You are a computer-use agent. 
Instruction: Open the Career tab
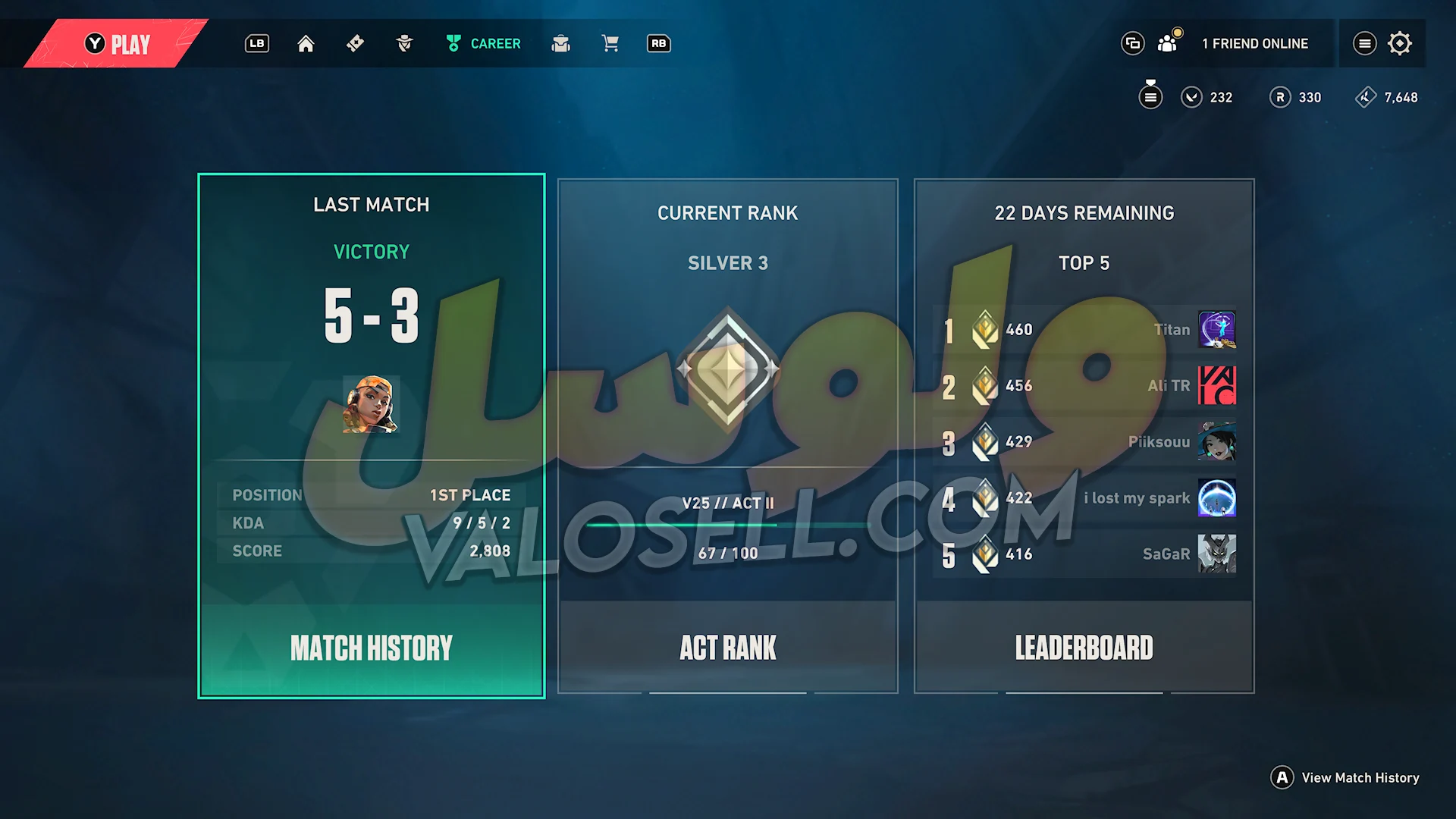tap(483, 44)
